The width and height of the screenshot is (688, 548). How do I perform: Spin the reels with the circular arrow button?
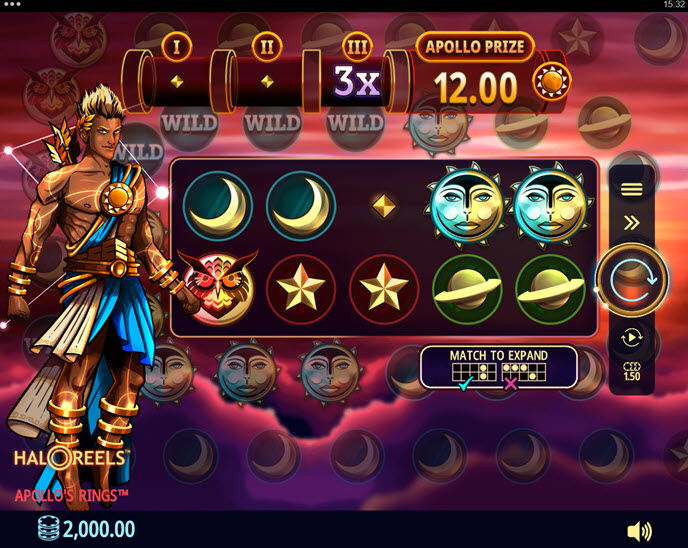(631, 280)
